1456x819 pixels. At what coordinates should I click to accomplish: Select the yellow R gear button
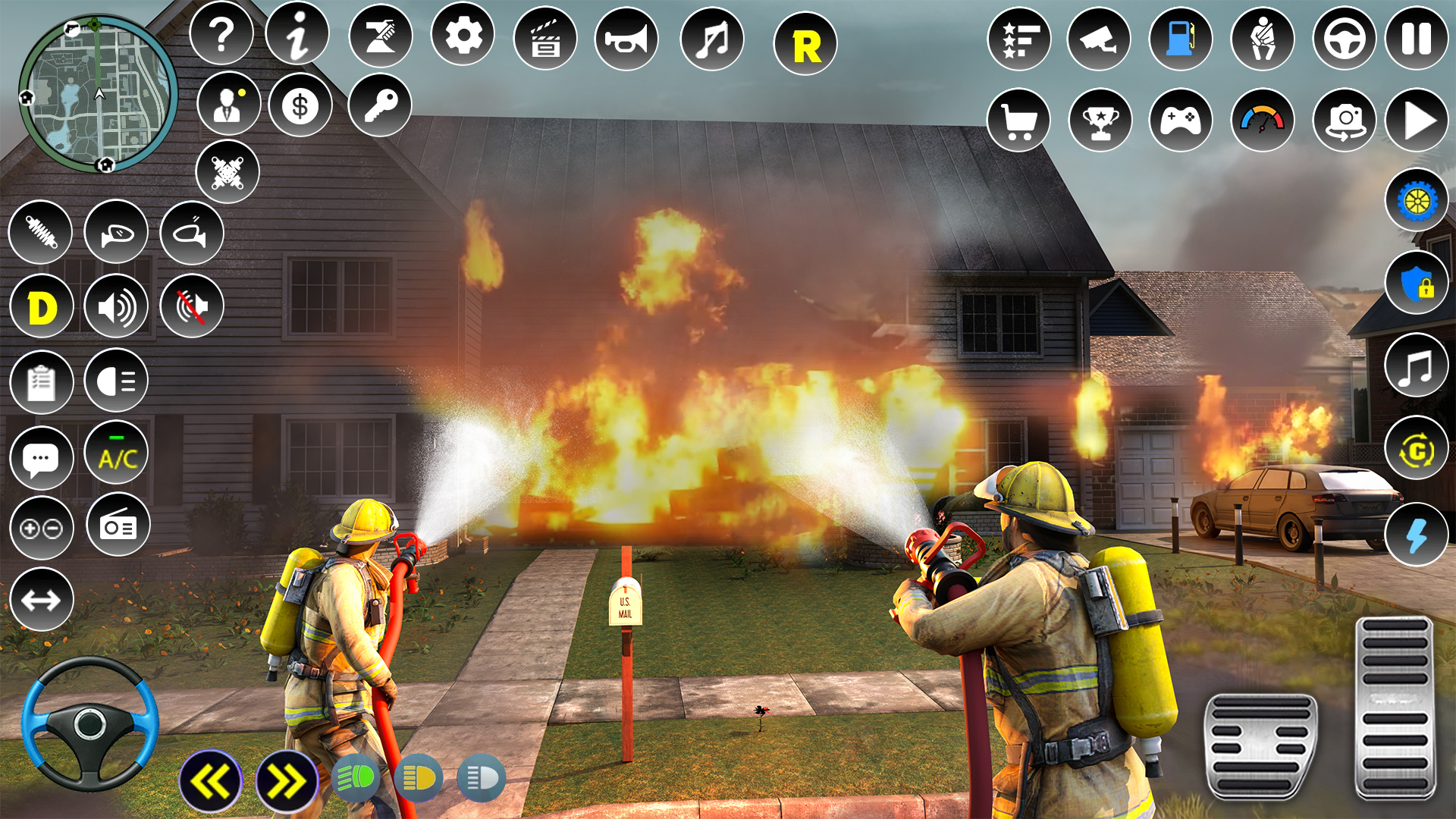[x=805, y=45]
